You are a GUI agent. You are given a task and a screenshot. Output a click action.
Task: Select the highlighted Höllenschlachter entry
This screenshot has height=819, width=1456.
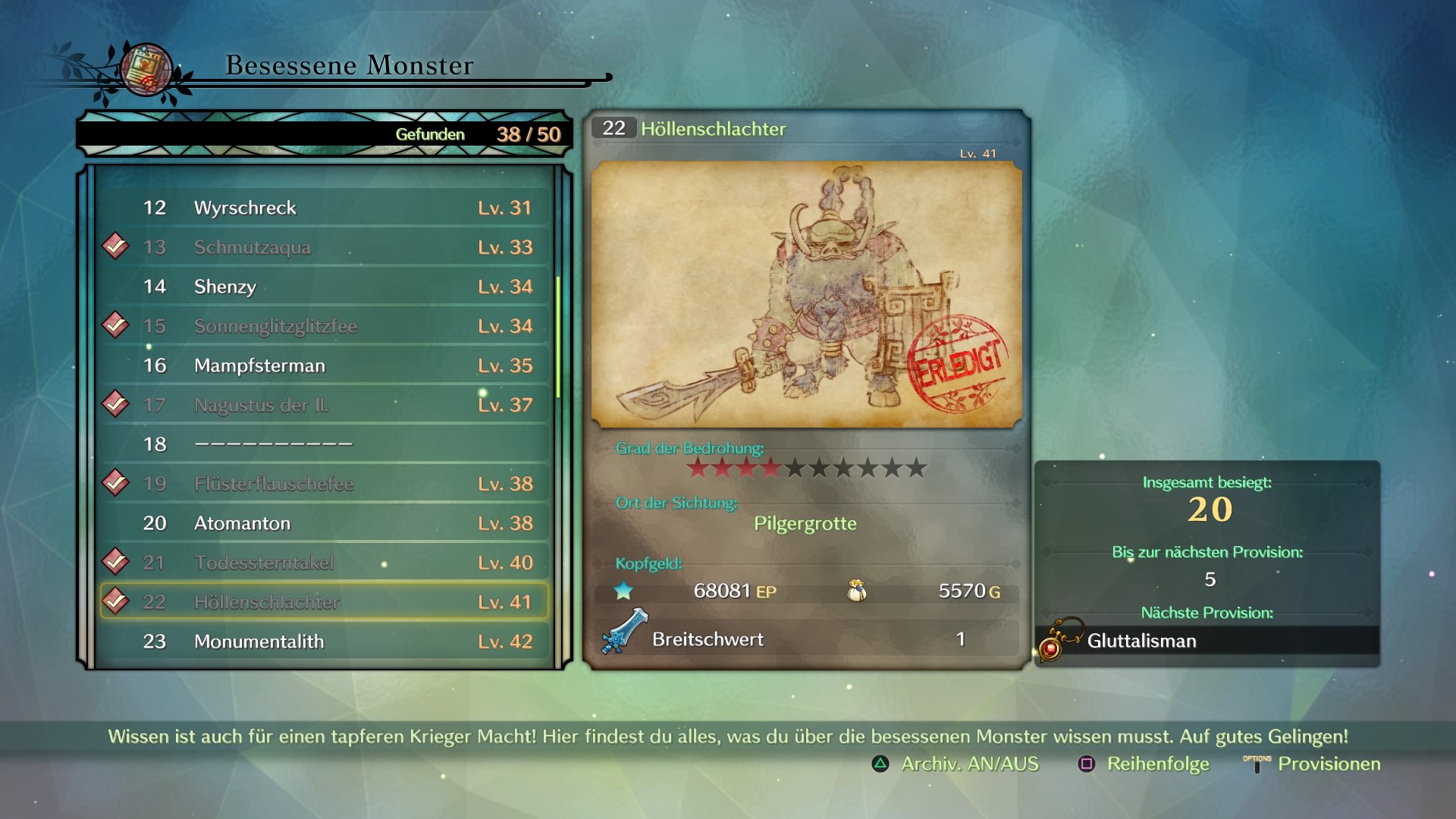325,602
